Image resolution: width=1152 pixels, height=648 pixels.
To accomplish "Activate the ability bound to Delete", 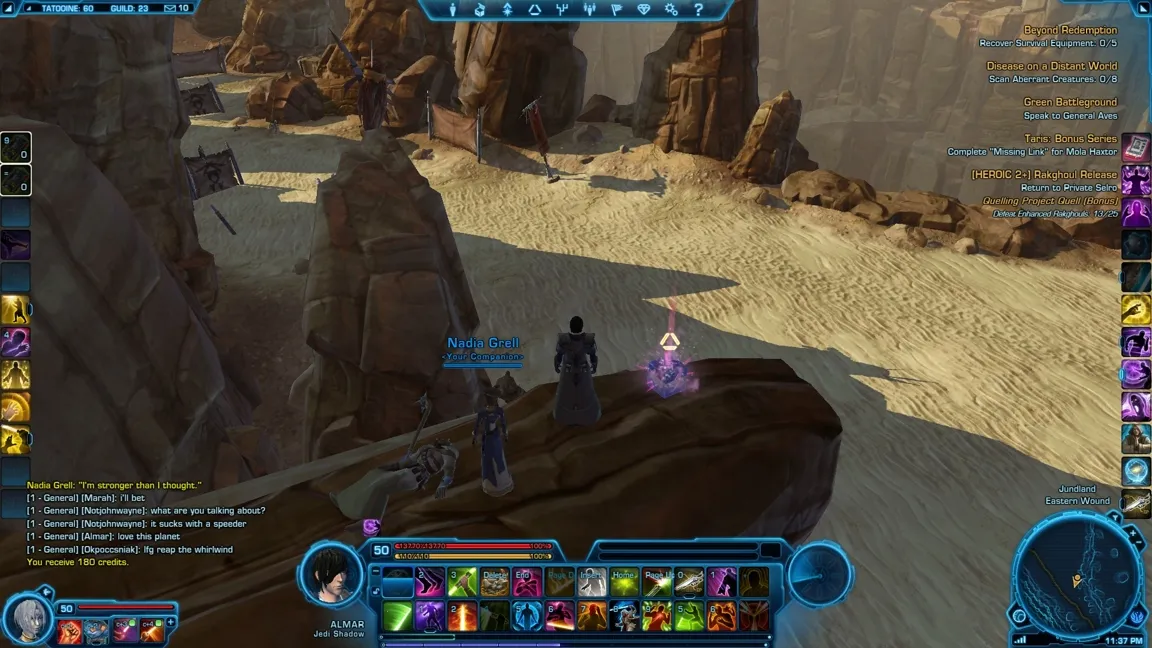I will pyautogui.click(x=495, y=582).
